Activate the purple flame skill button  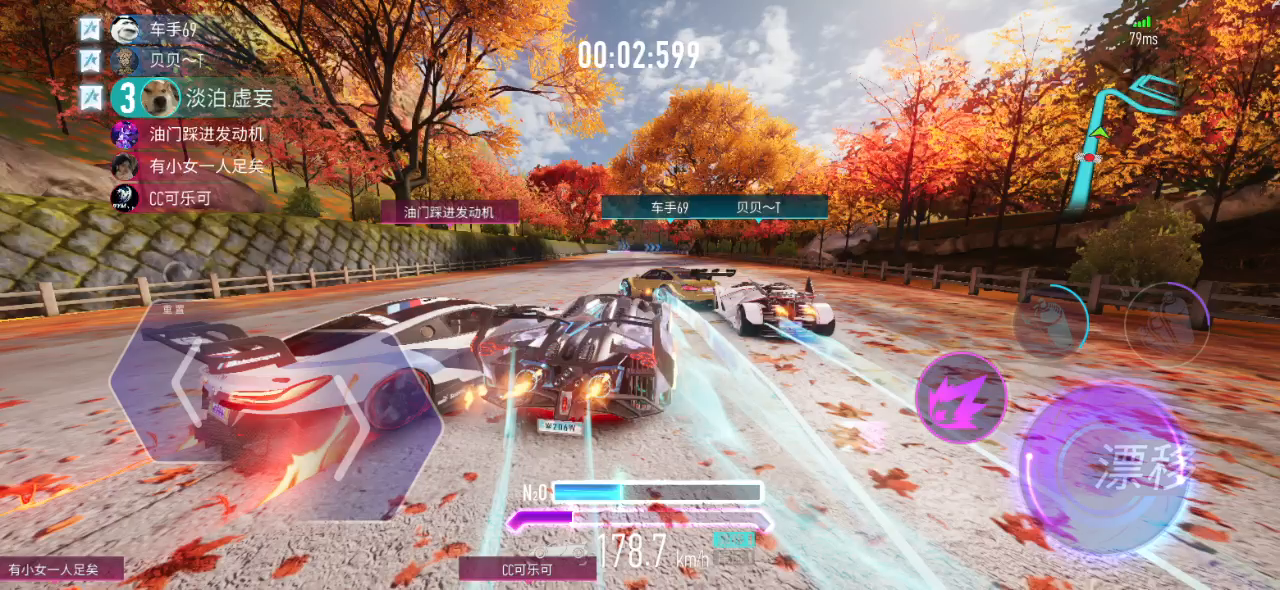961,397
